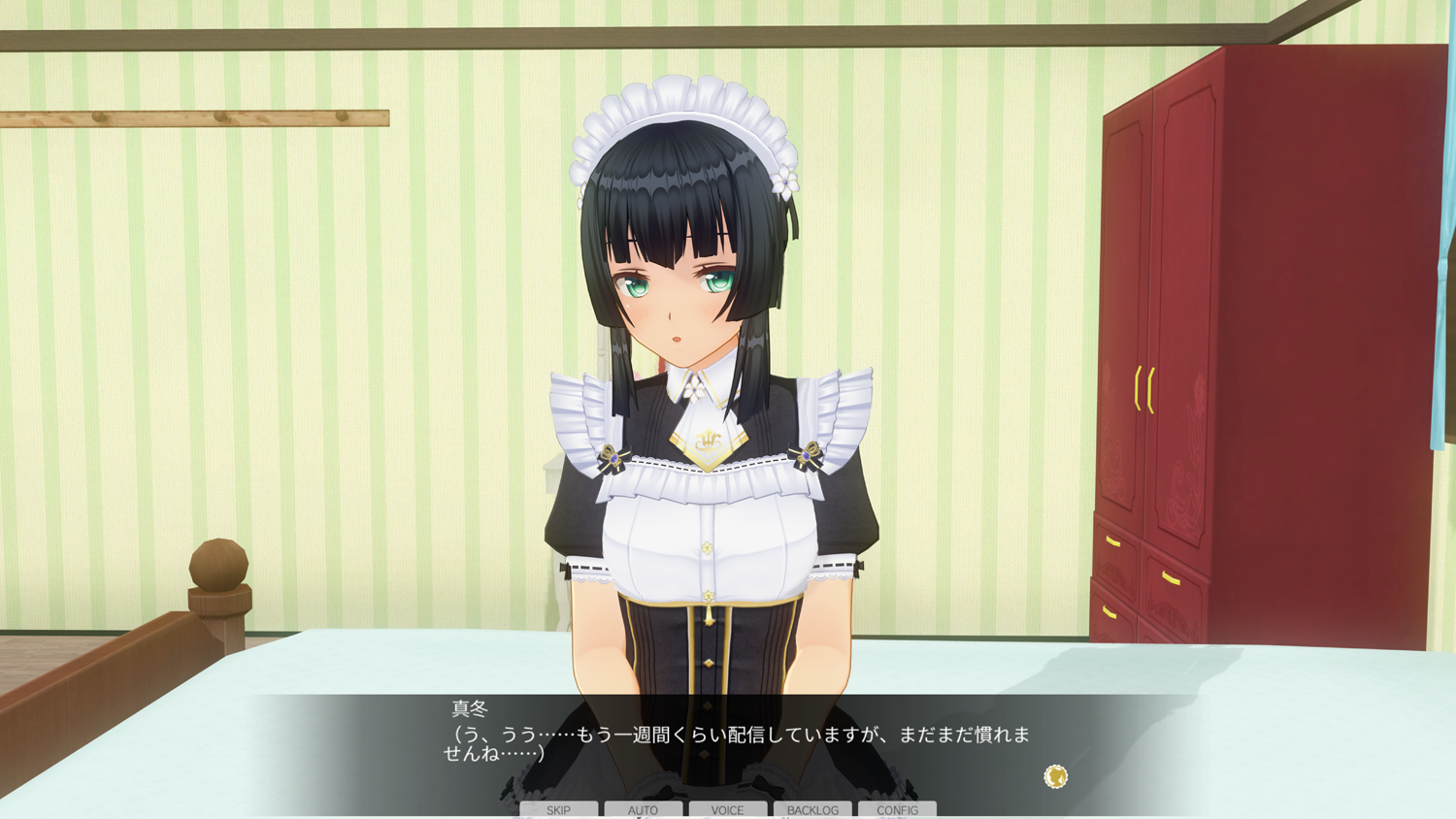
Task: Click the SKIP button
Action: coord(558,809)
